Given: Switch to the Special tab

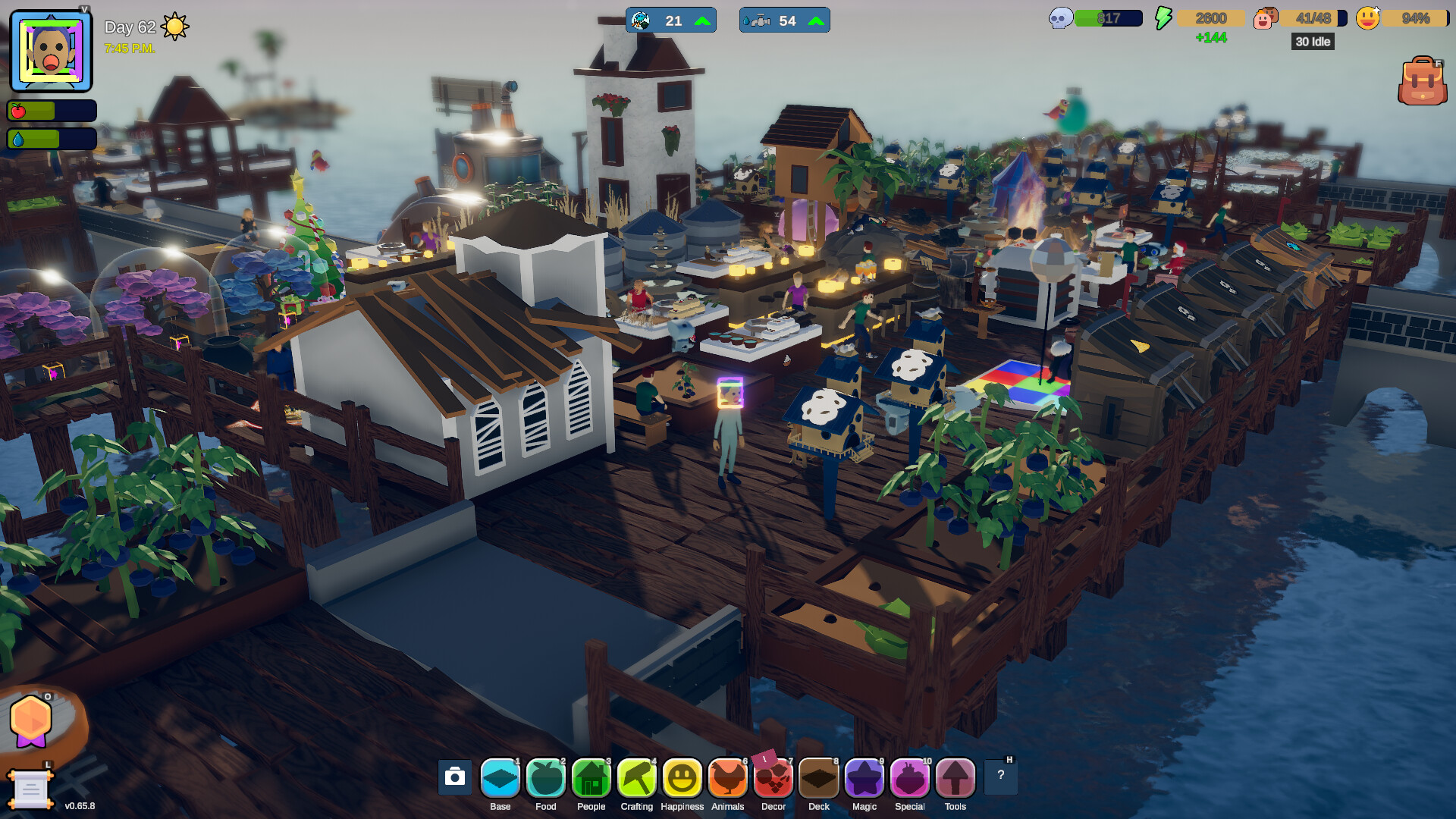Looking at the screenshot, I should pos(909,777).
